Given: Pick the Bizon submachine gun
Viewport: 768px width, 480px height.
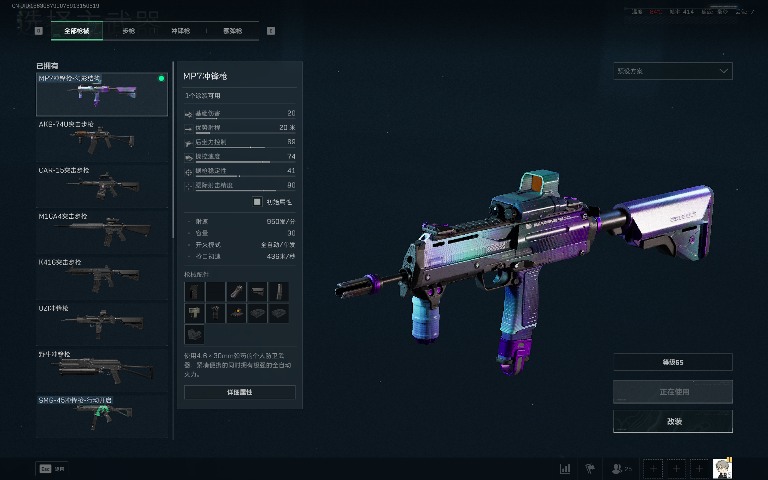Looking at the screenshot, I should (x=102, y=369).
